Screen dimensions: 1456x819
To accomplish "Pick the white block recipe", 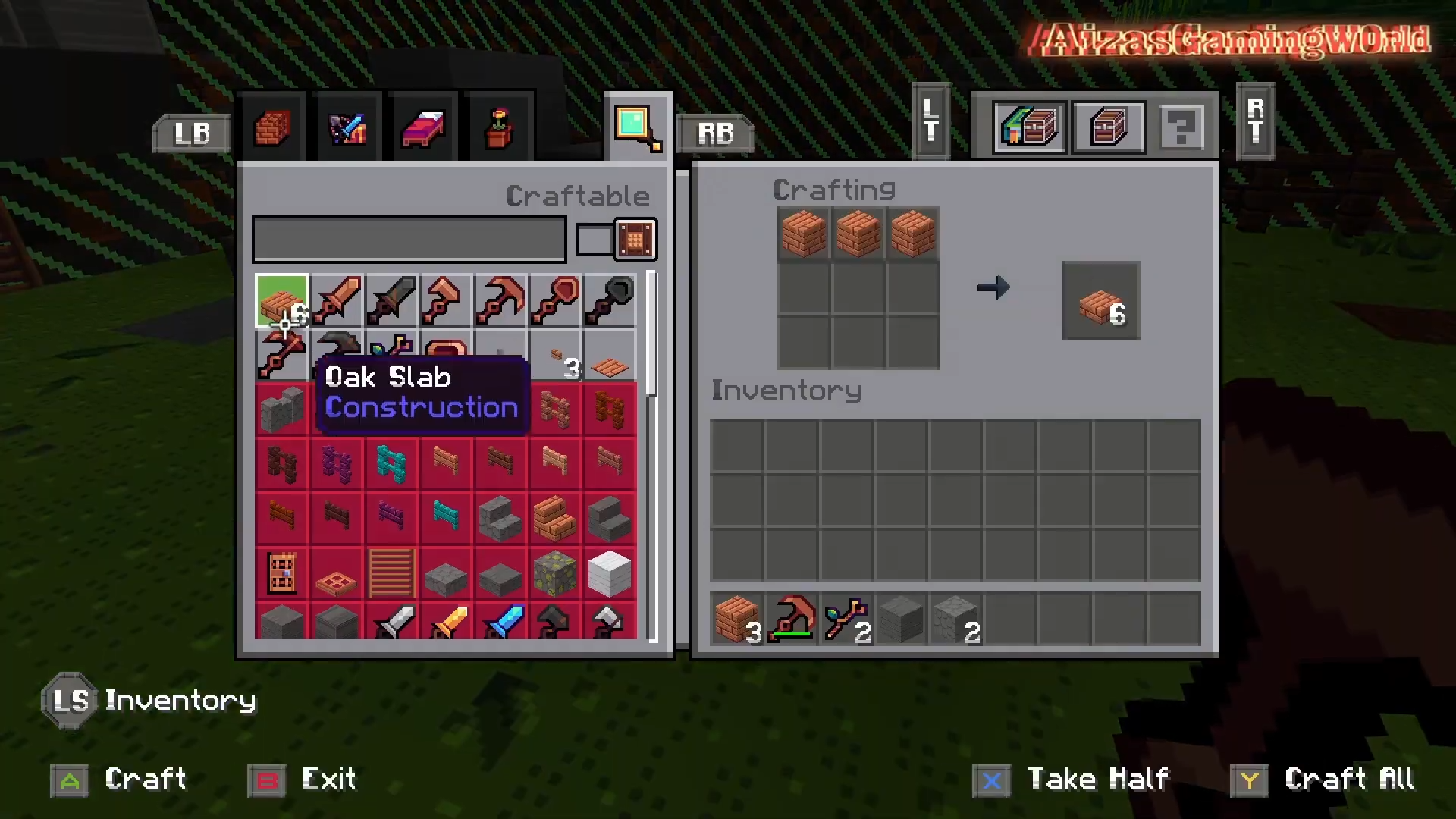I will (610, 573).
